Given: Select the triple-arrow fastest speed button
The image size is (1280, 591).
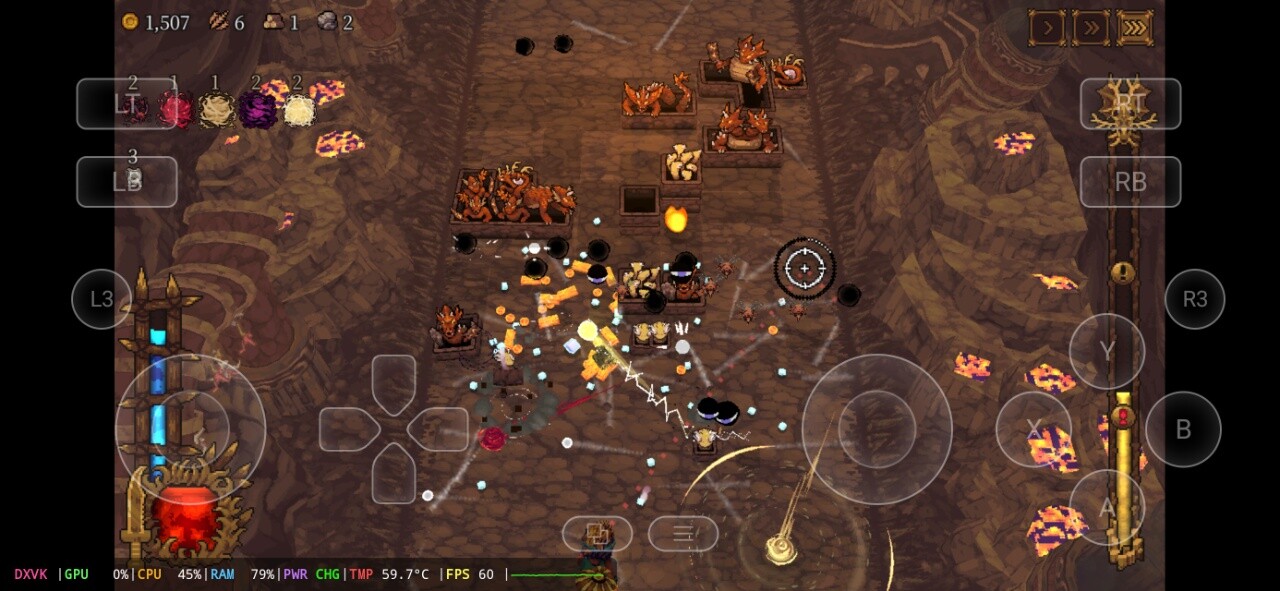Looking at the screenshot, I should coord(1135,28).
